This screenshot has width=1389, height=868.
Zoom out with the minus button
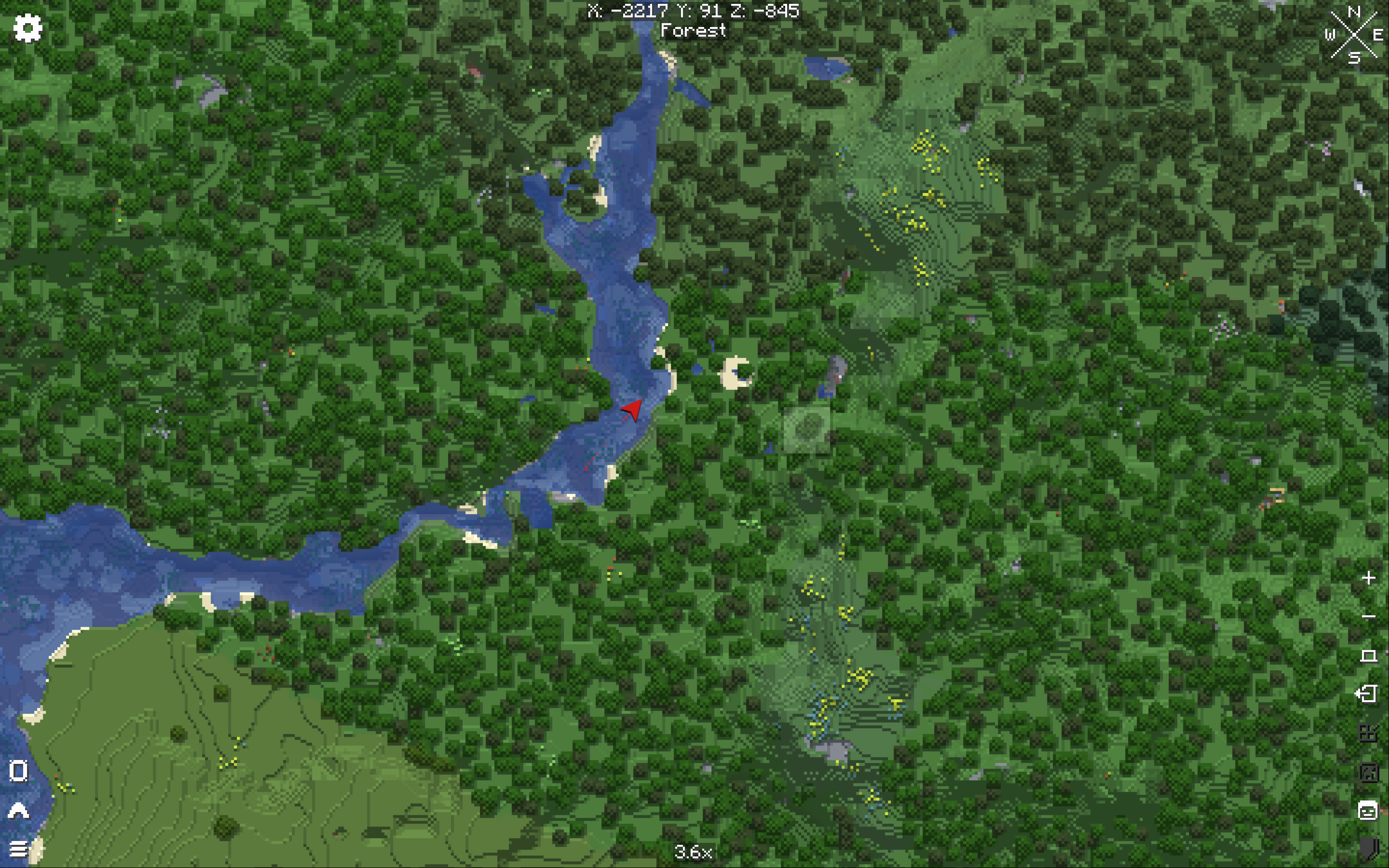(1368, 617)
